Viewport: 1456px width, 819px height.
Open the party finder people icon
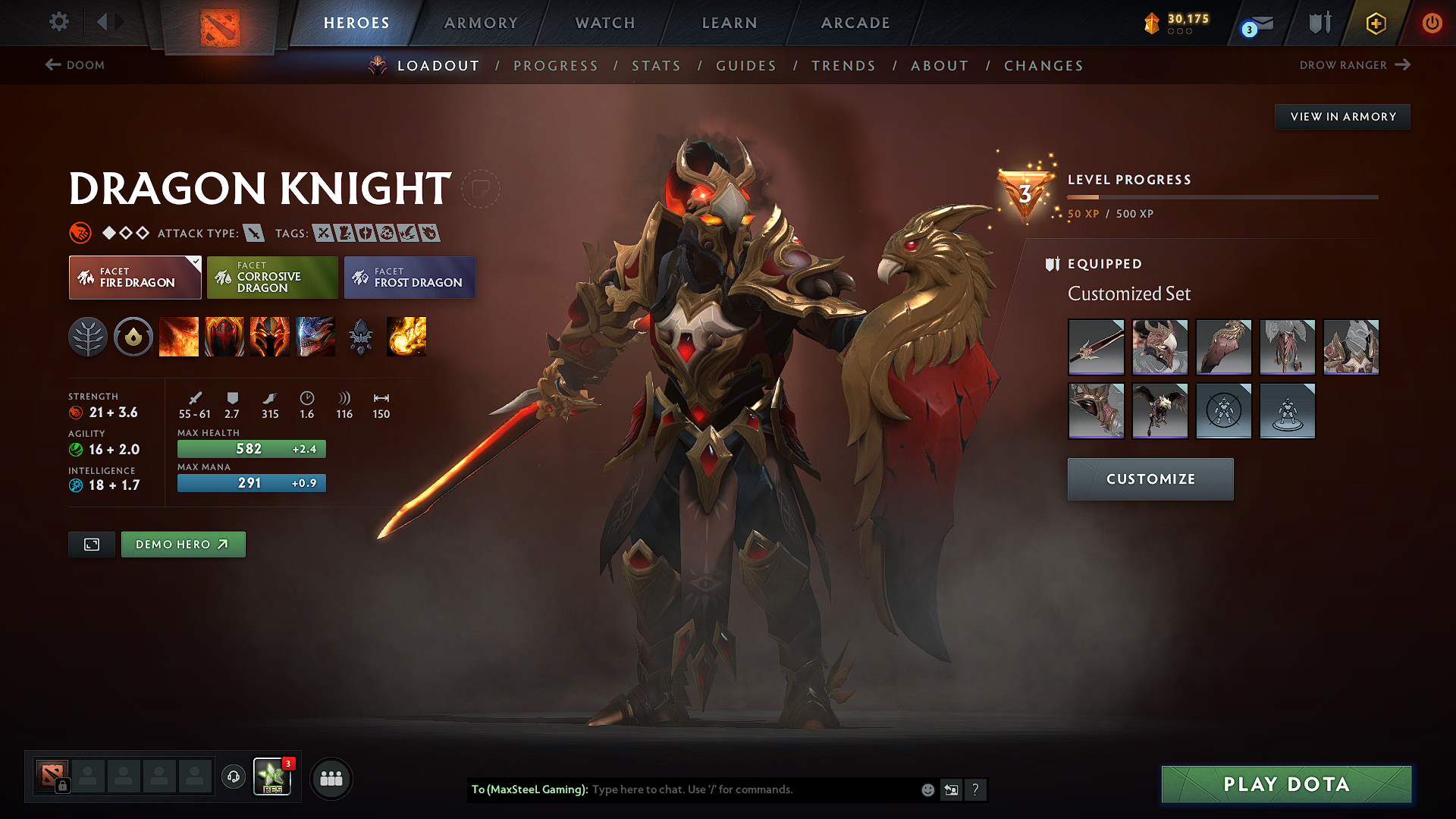point(331,778)
